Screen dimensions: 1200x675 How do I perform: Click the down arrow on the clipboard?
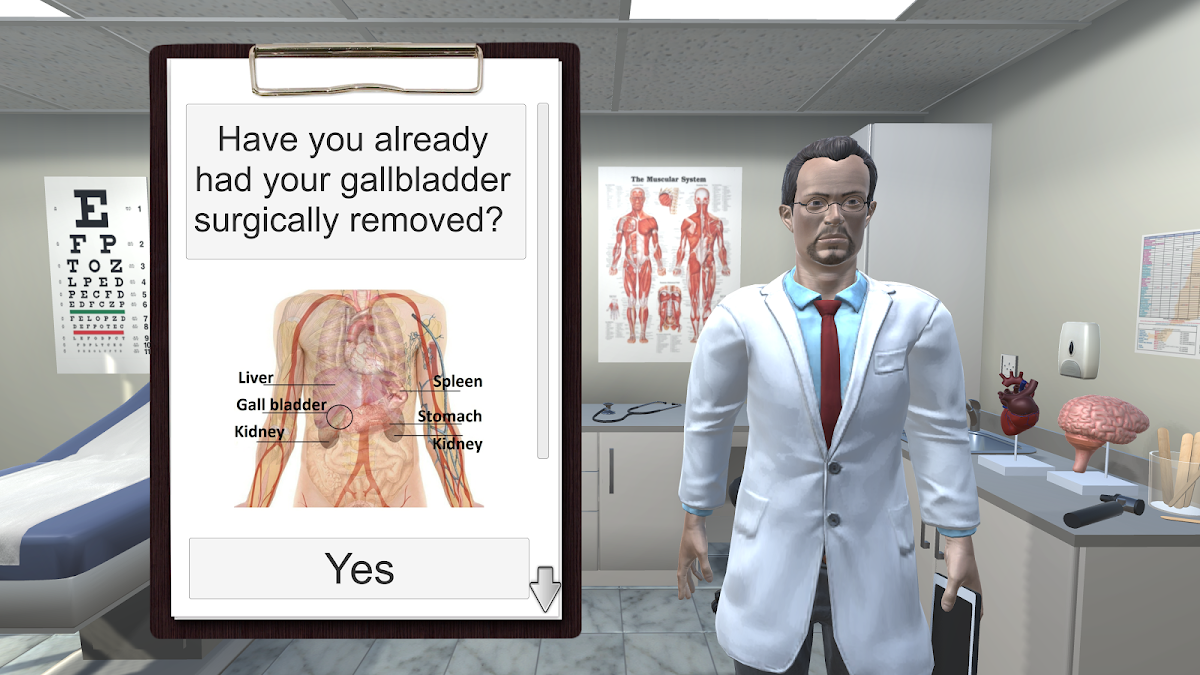coord(545,589)
